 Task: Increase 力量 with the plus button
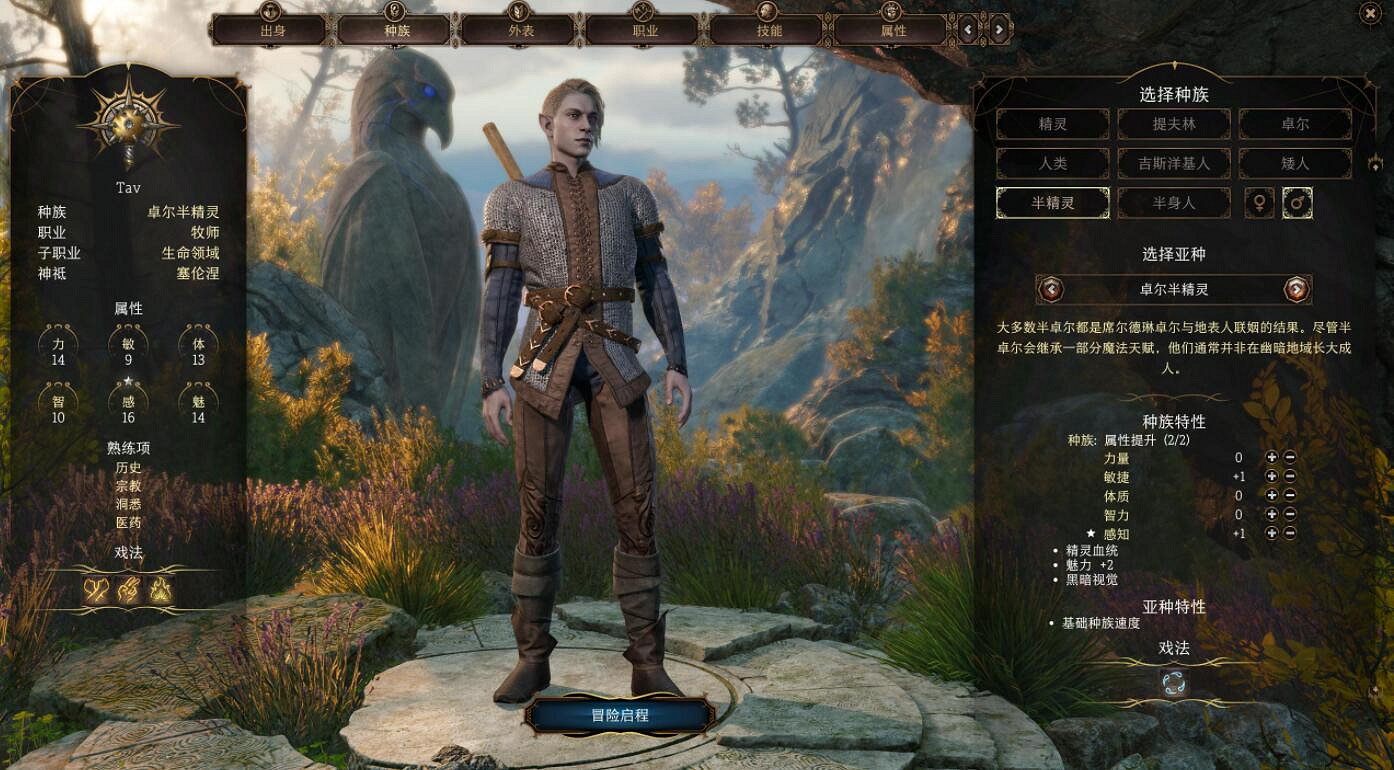1272,458
